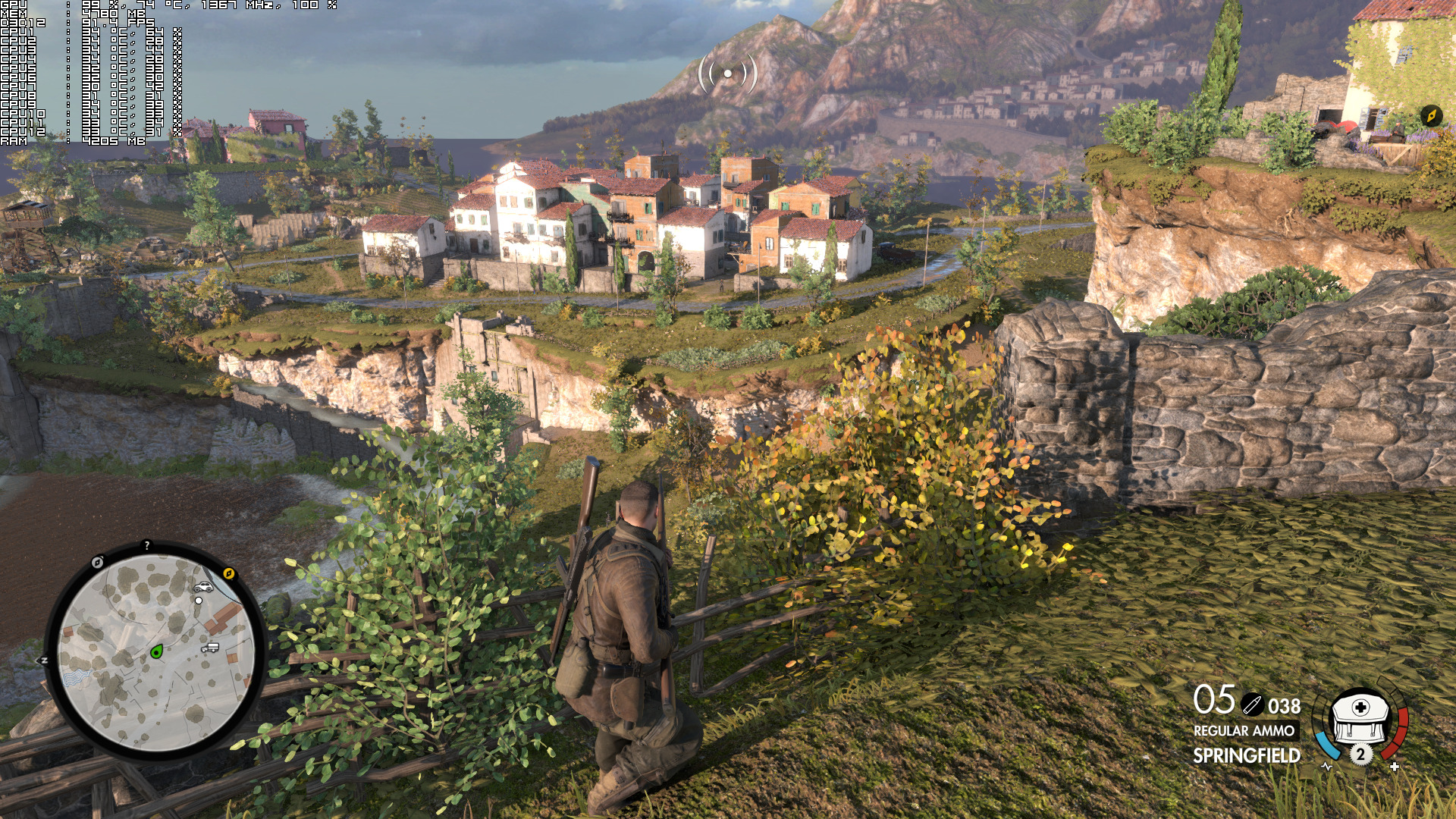Screen dimensions: 1456x819
Task: Click the yellow objective compass marker in world view
Action: [x=1431, y=115]
